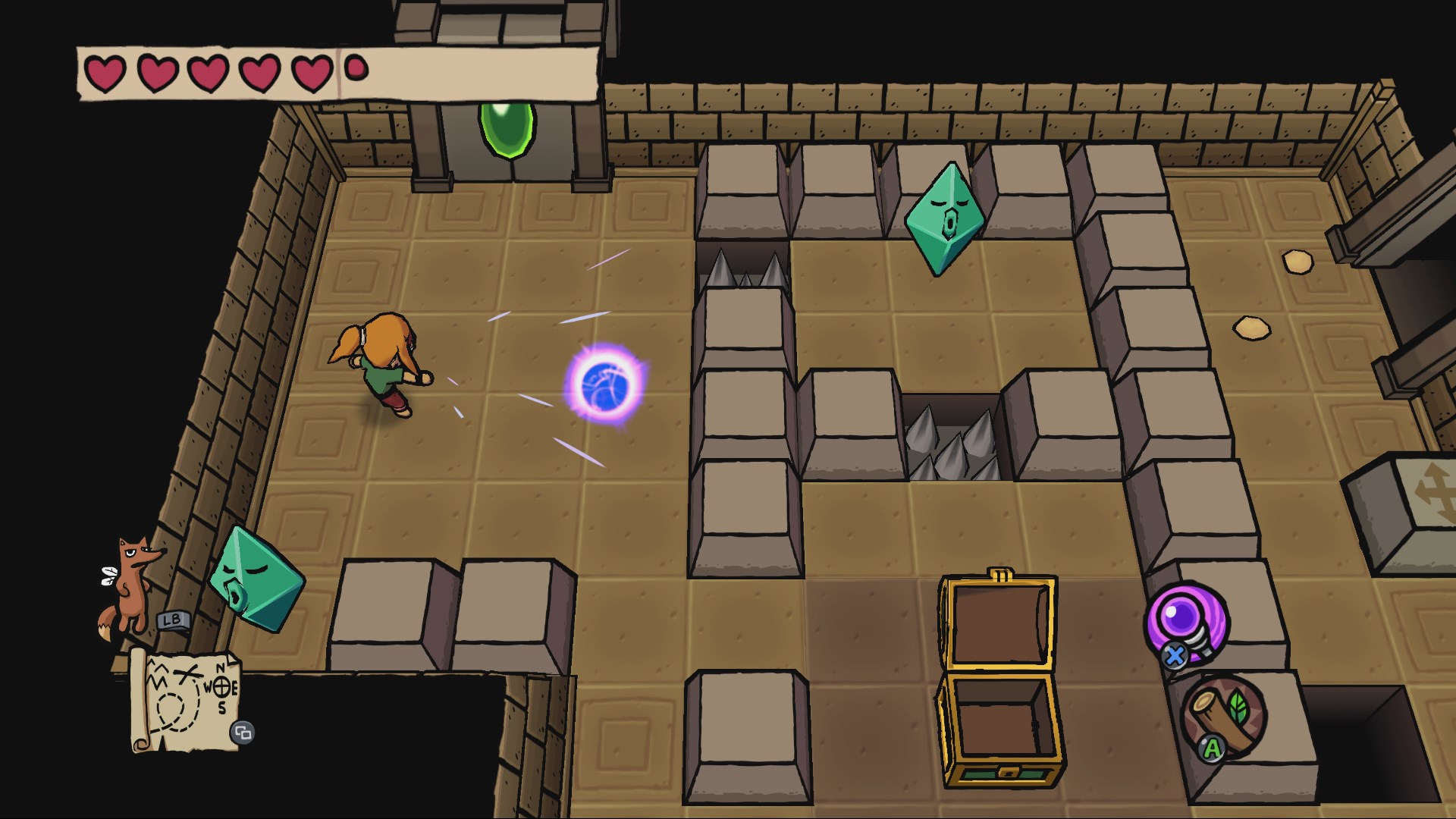Click the sleeping crystal enemy near the blocks

(x=946, y=216)
